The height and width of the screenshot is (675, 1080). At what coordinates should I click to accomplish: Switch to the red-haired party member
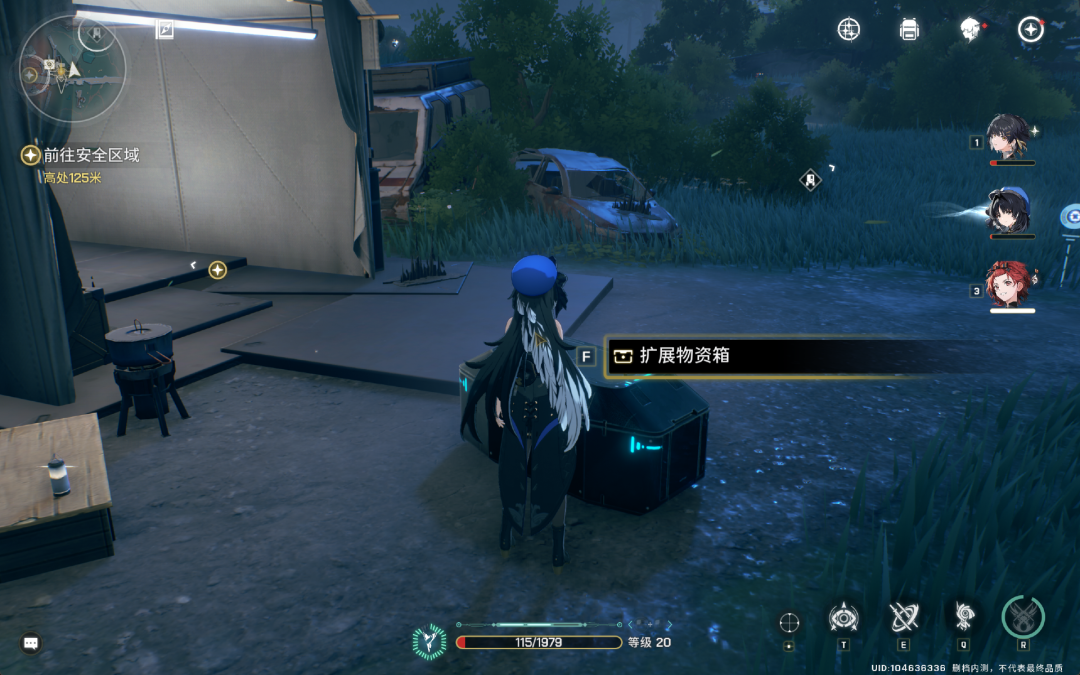coord(1010,285)
